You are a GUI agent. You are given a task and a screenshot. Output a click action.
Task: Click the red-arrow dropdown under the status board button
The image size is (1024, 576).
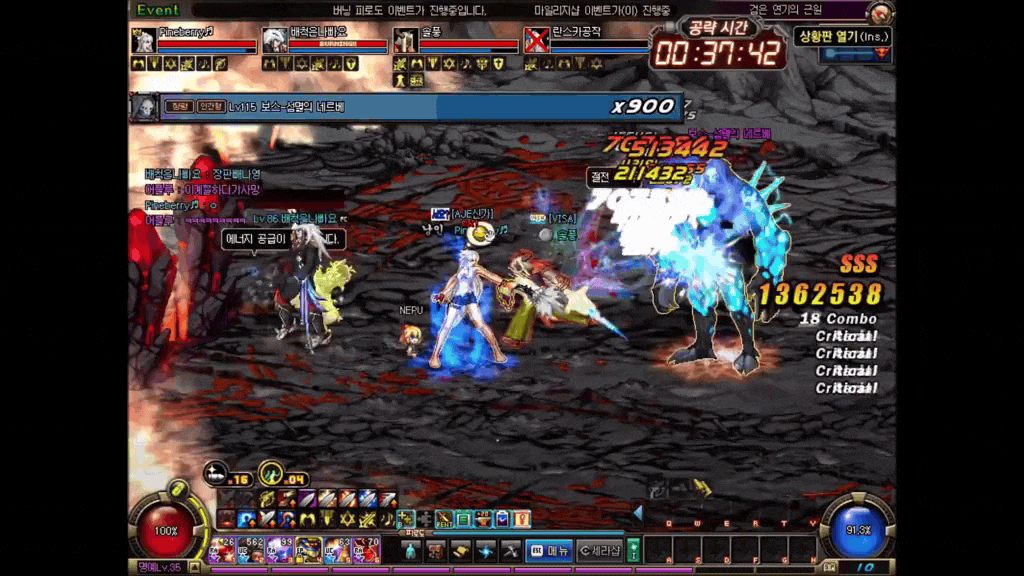point(880,54)
